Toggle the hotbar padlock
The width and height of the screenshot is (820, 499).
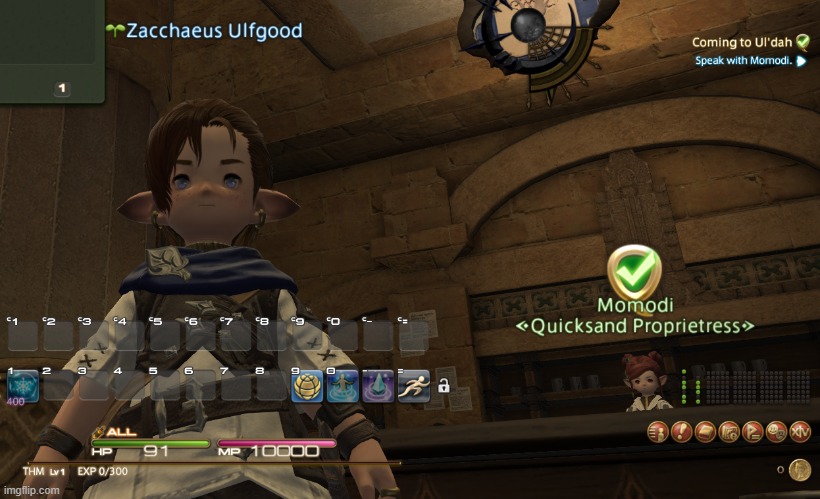443,385
